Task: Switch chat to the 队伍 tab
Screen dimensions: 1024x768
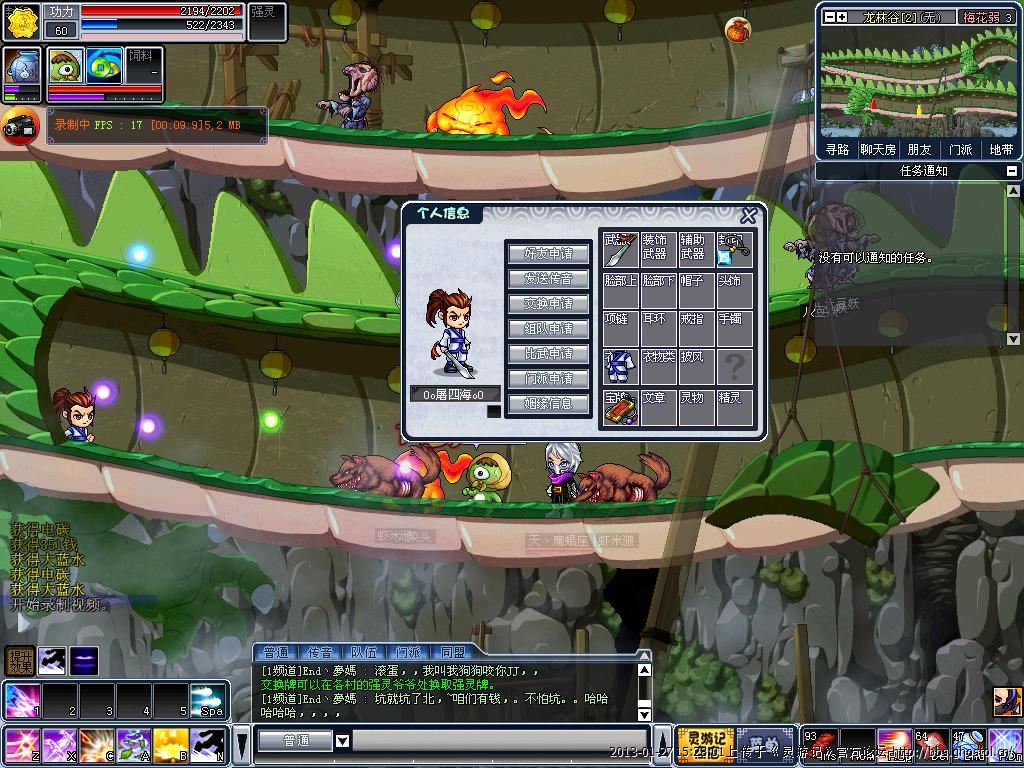Action: 364,652
